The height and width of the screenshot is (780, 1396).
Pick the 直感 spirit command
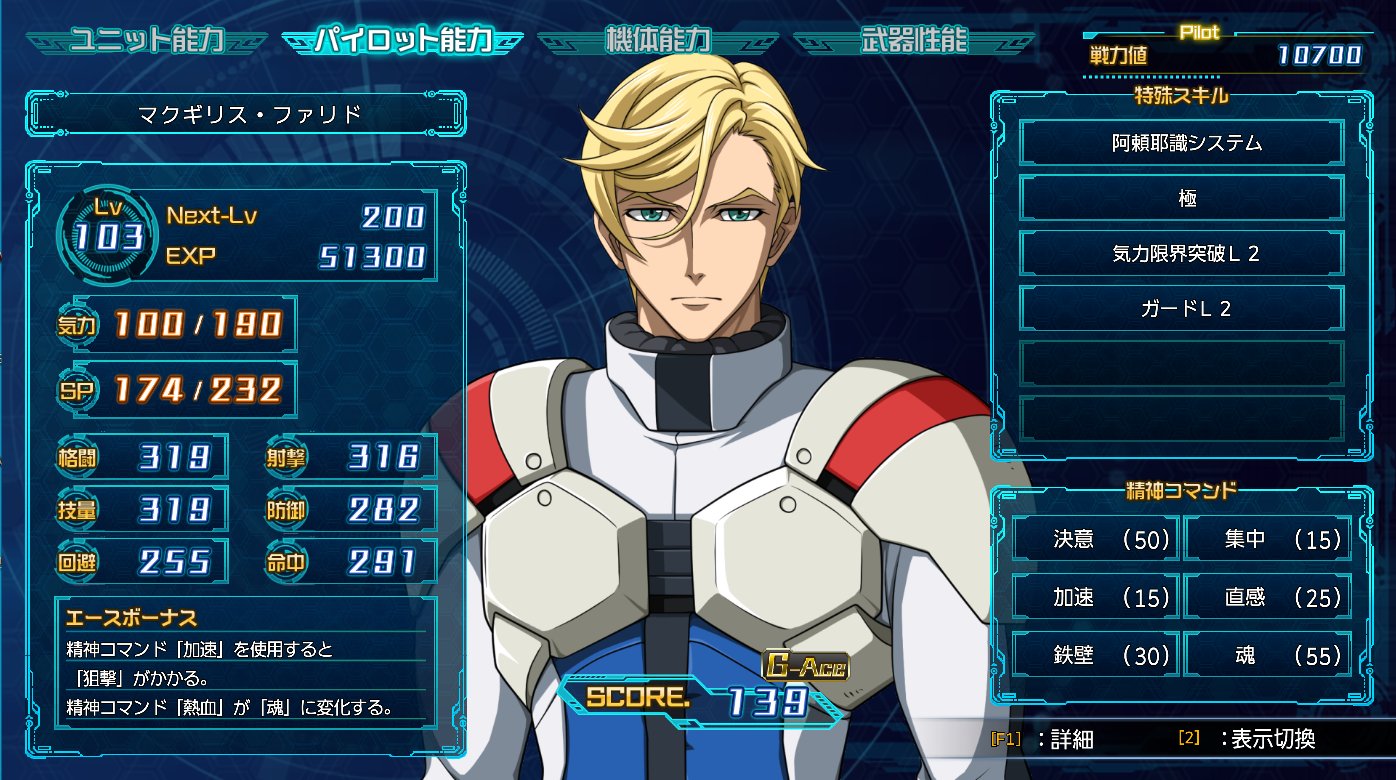coord(1268,598)
